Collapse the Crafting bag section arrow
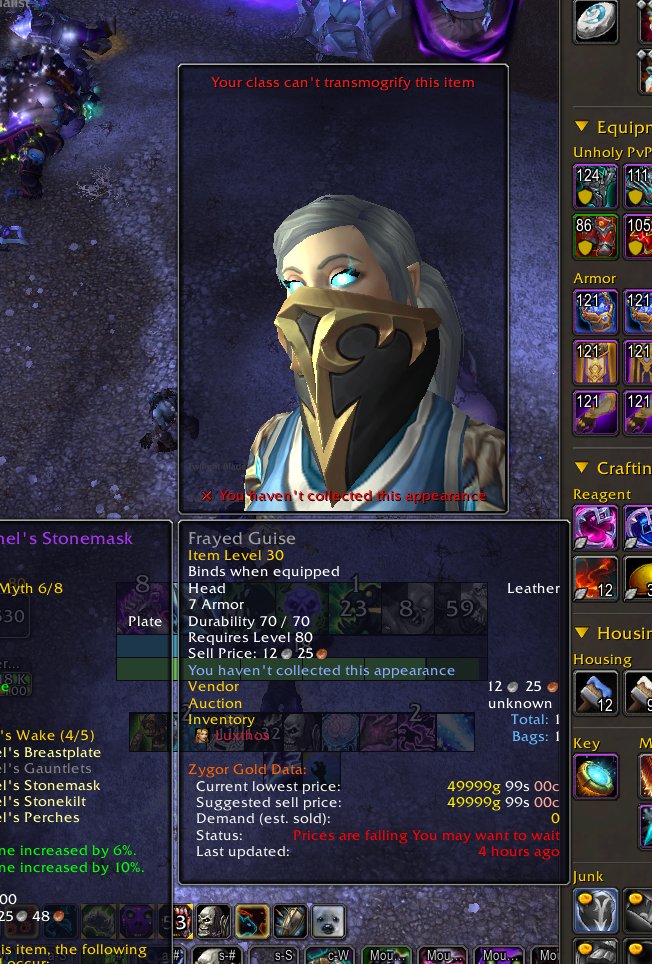Screen dimensions: 652x964 point(581,468)
